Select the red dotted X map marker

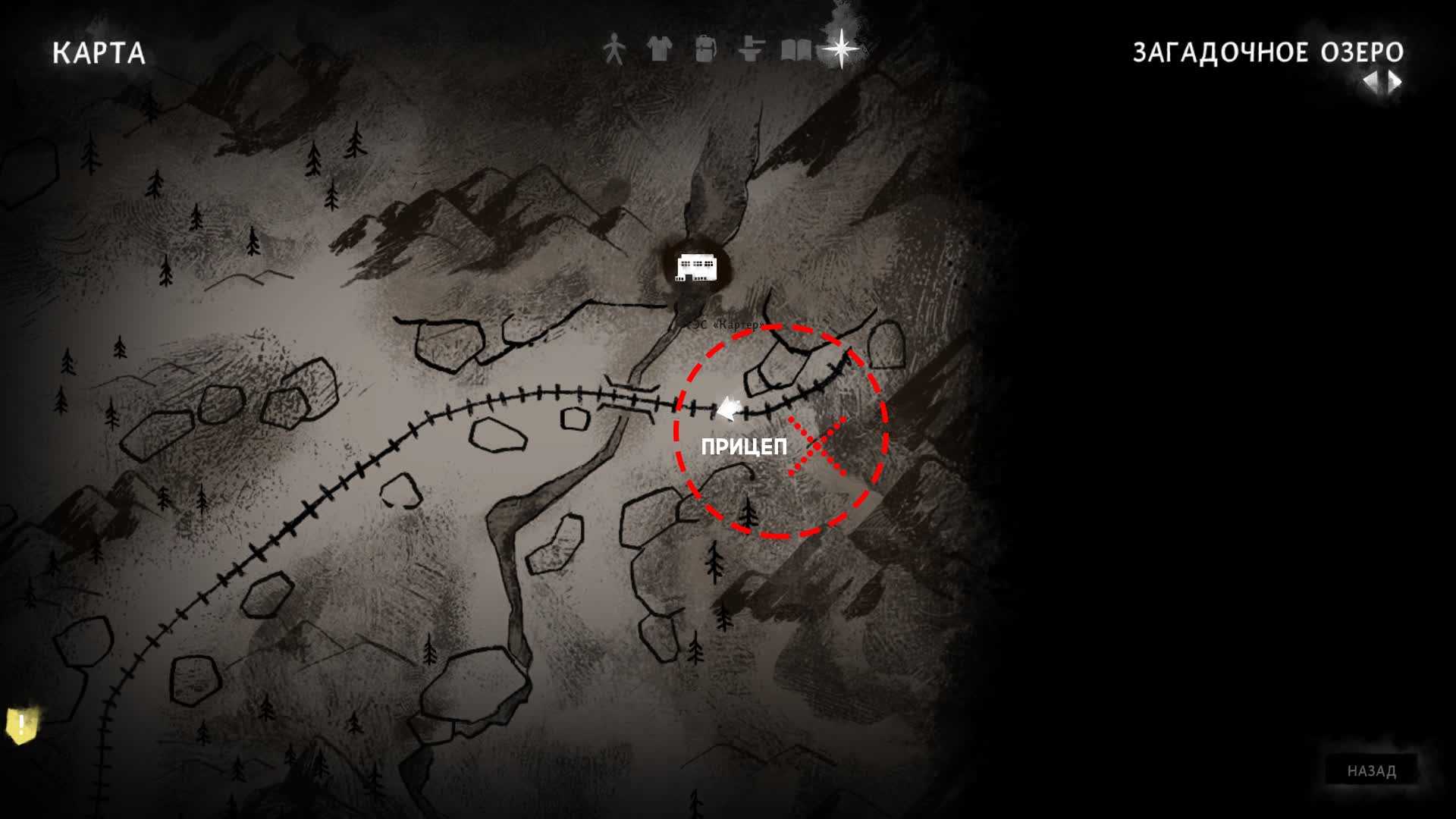817,446
